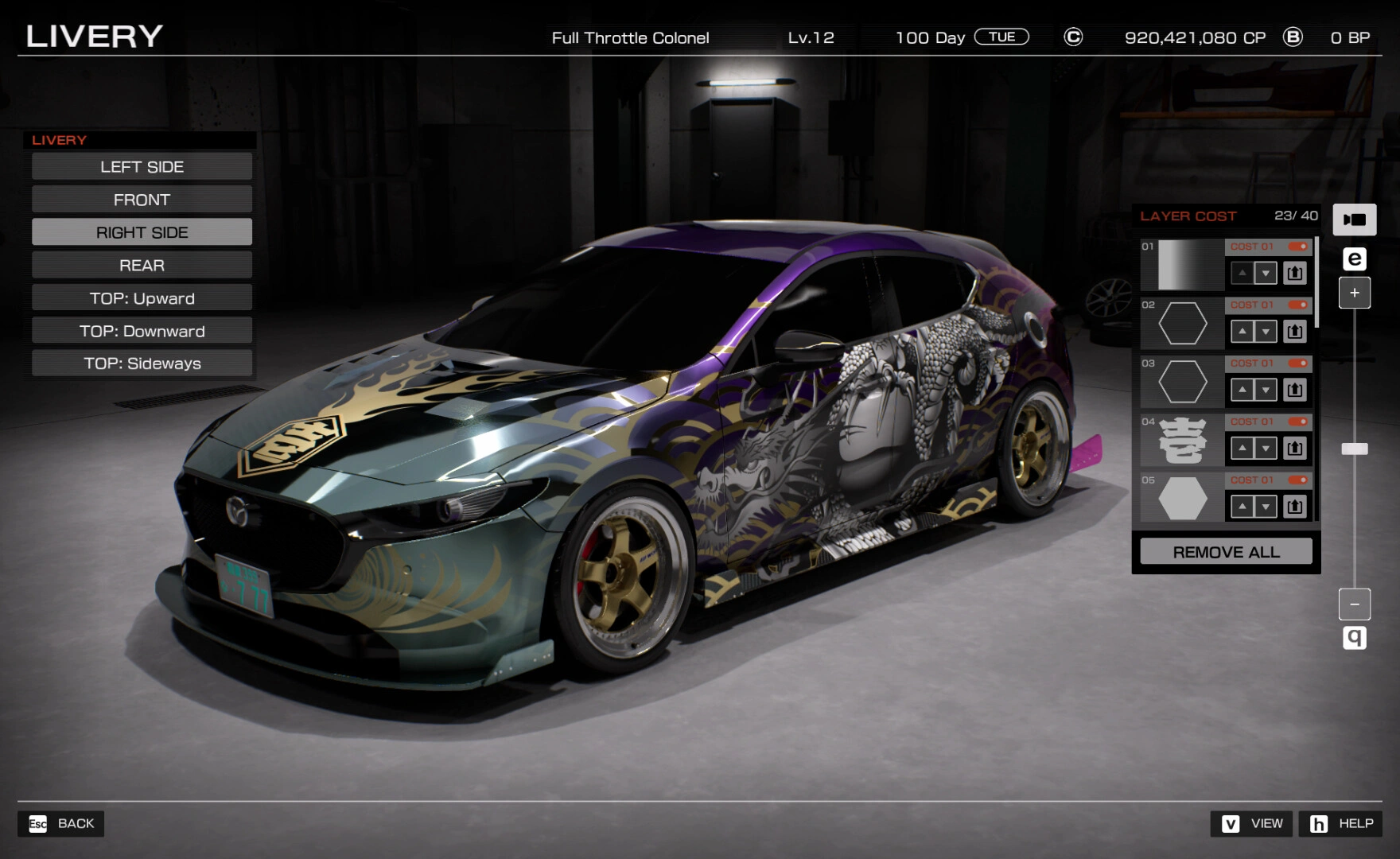Open the camera view icon

click(x=1355, y=220)
